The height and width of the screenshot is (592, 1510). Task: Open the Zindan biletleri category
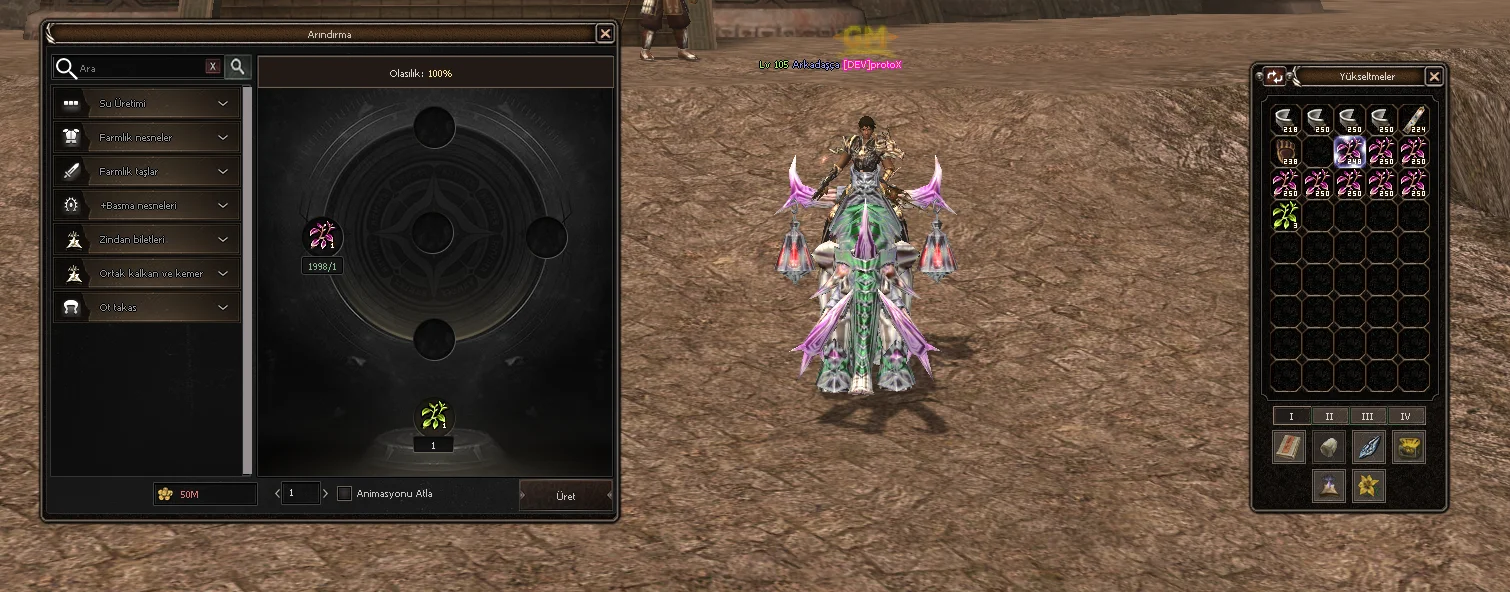click(x=146, y=239)
